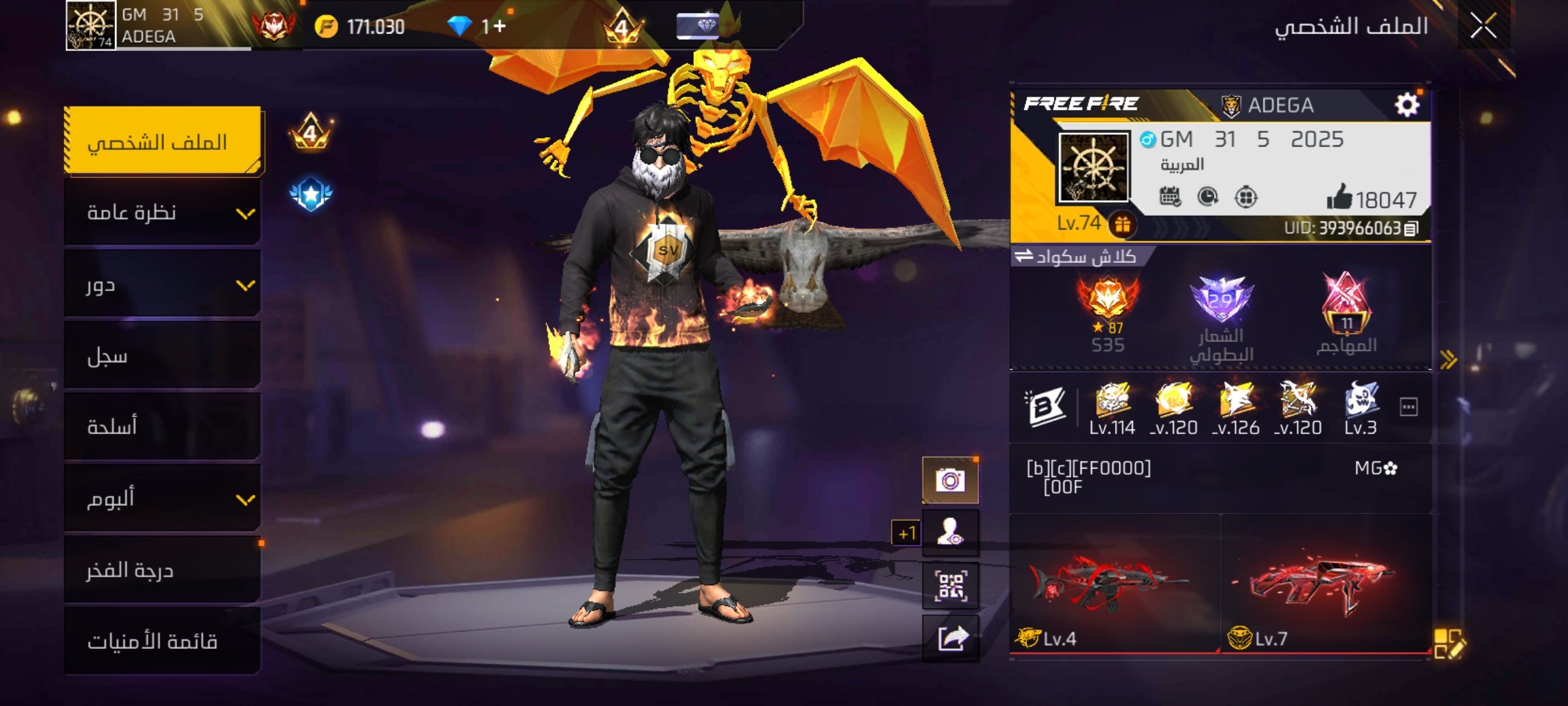Share the profile with arrow button
The width and height of the screenshot is (1568, 706).
[950, 639]
